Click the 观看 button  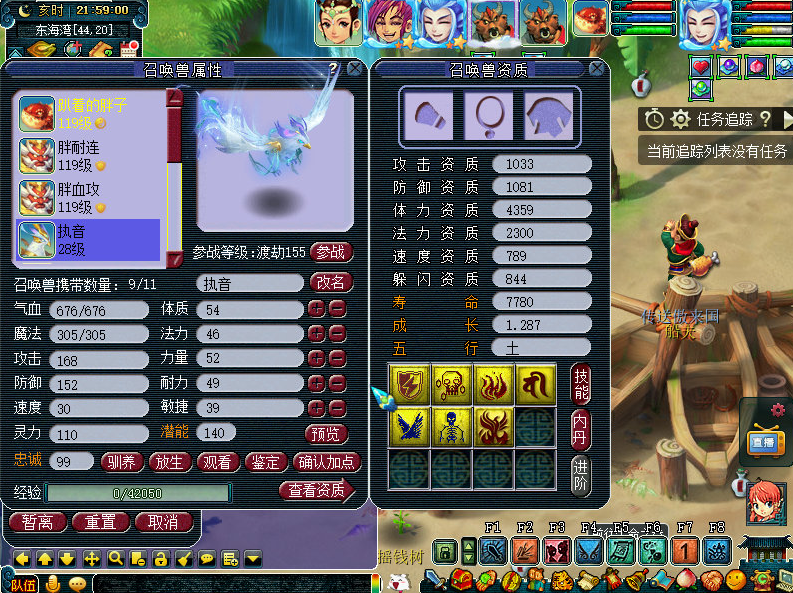pos(218,462)
